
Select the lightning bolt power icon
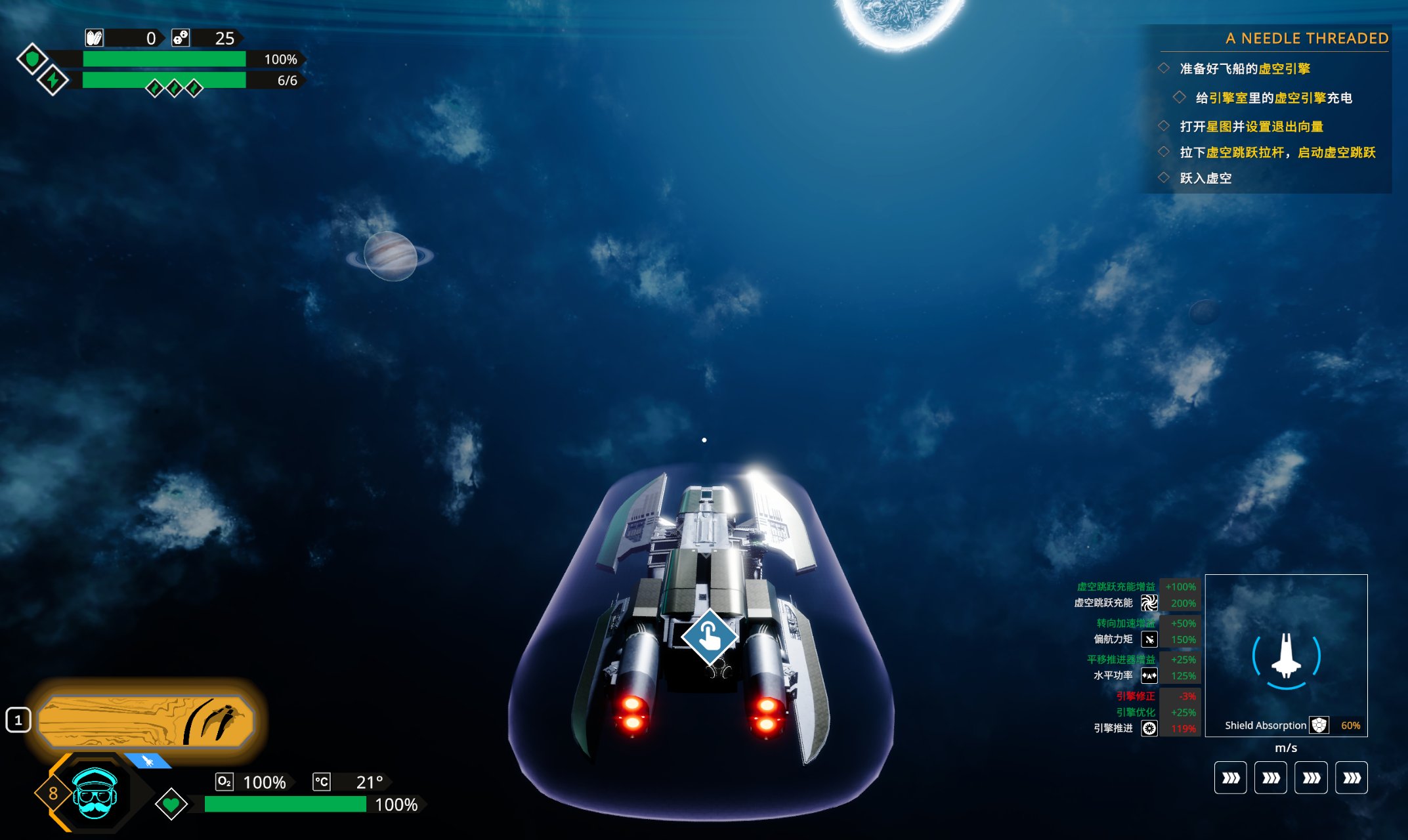(x=53, y=81)
